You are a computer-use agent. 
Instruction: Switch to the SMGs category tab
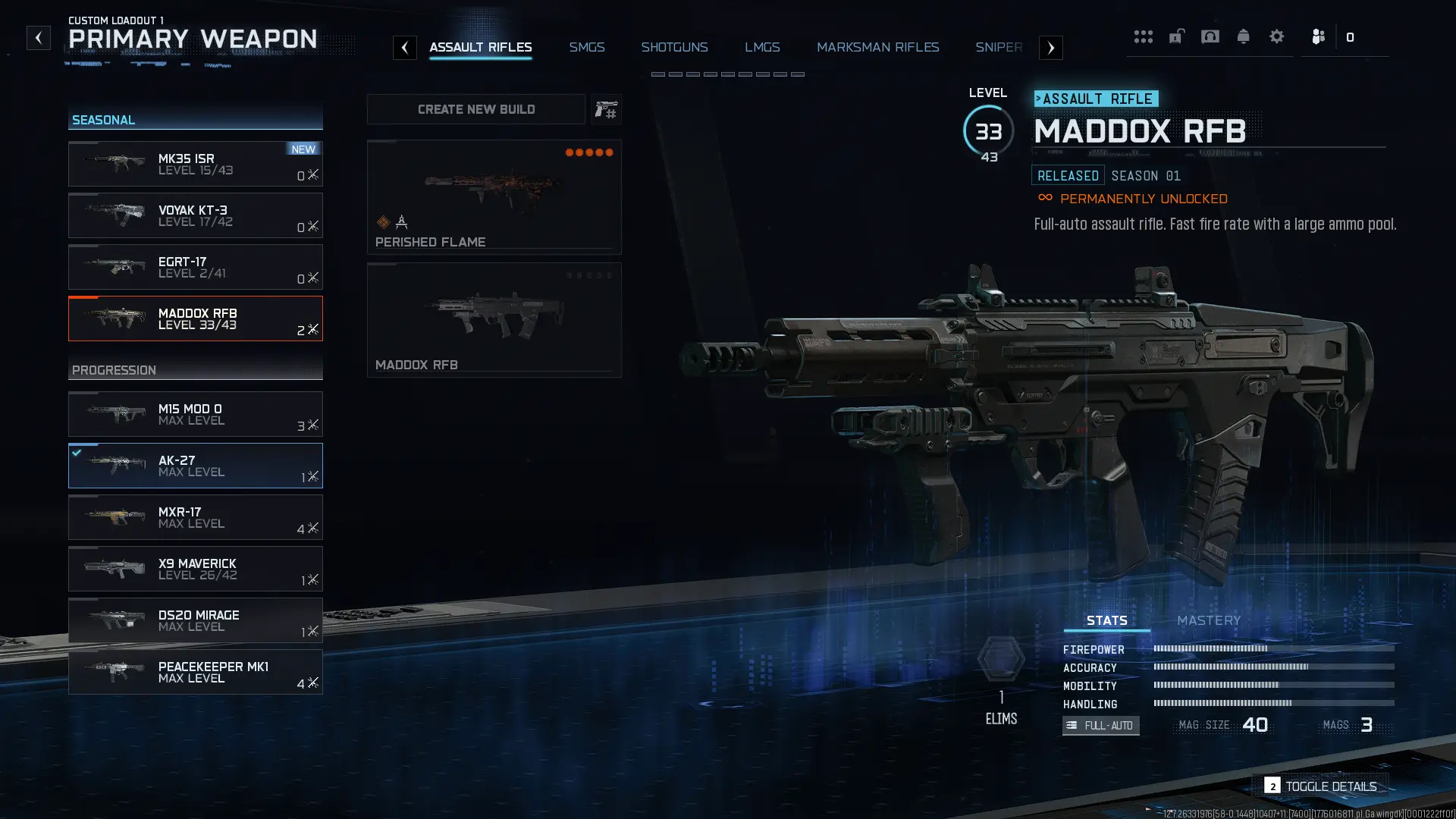coord(586,47)
